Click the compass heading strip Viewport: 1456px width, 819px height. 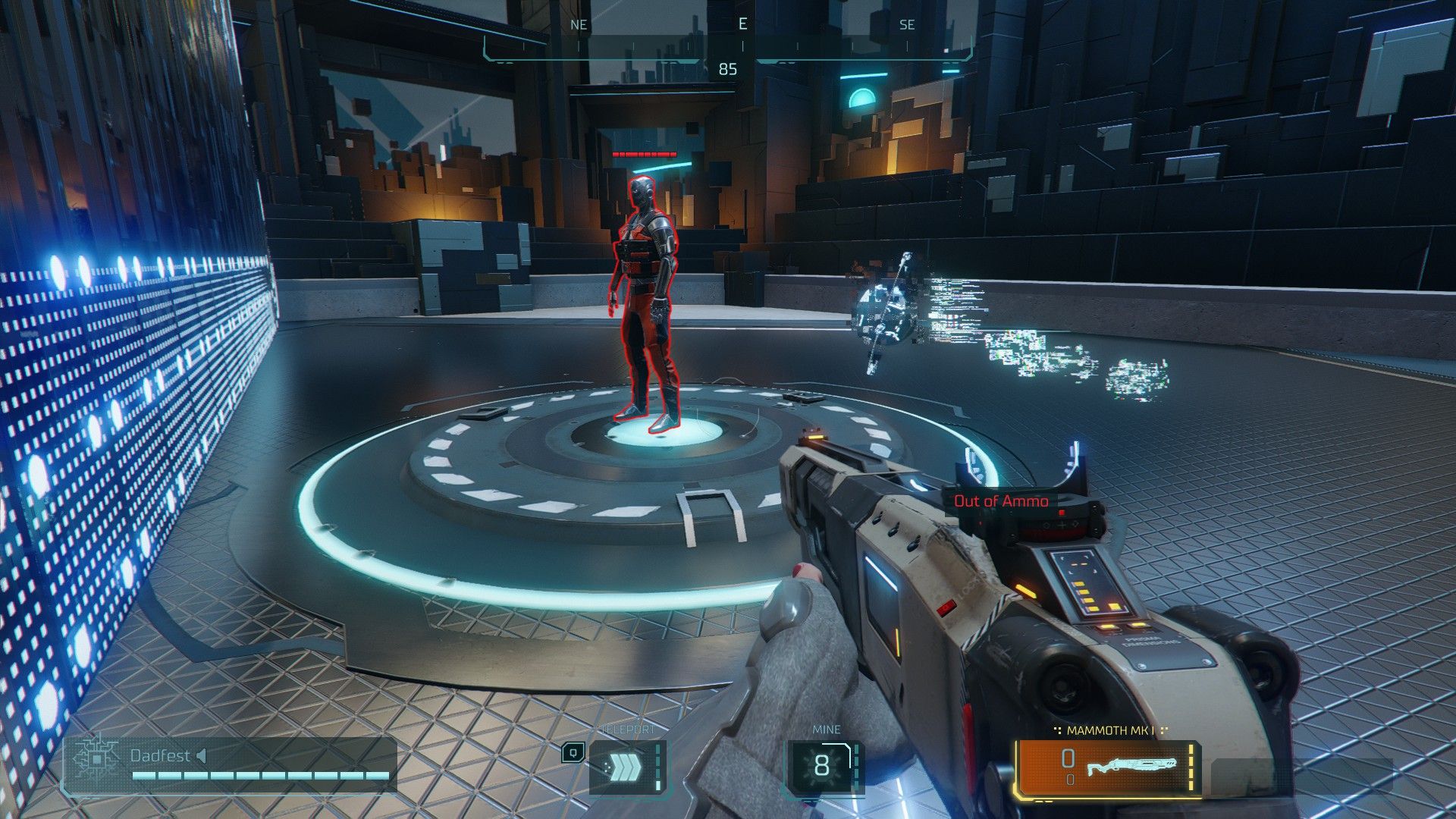728,39
